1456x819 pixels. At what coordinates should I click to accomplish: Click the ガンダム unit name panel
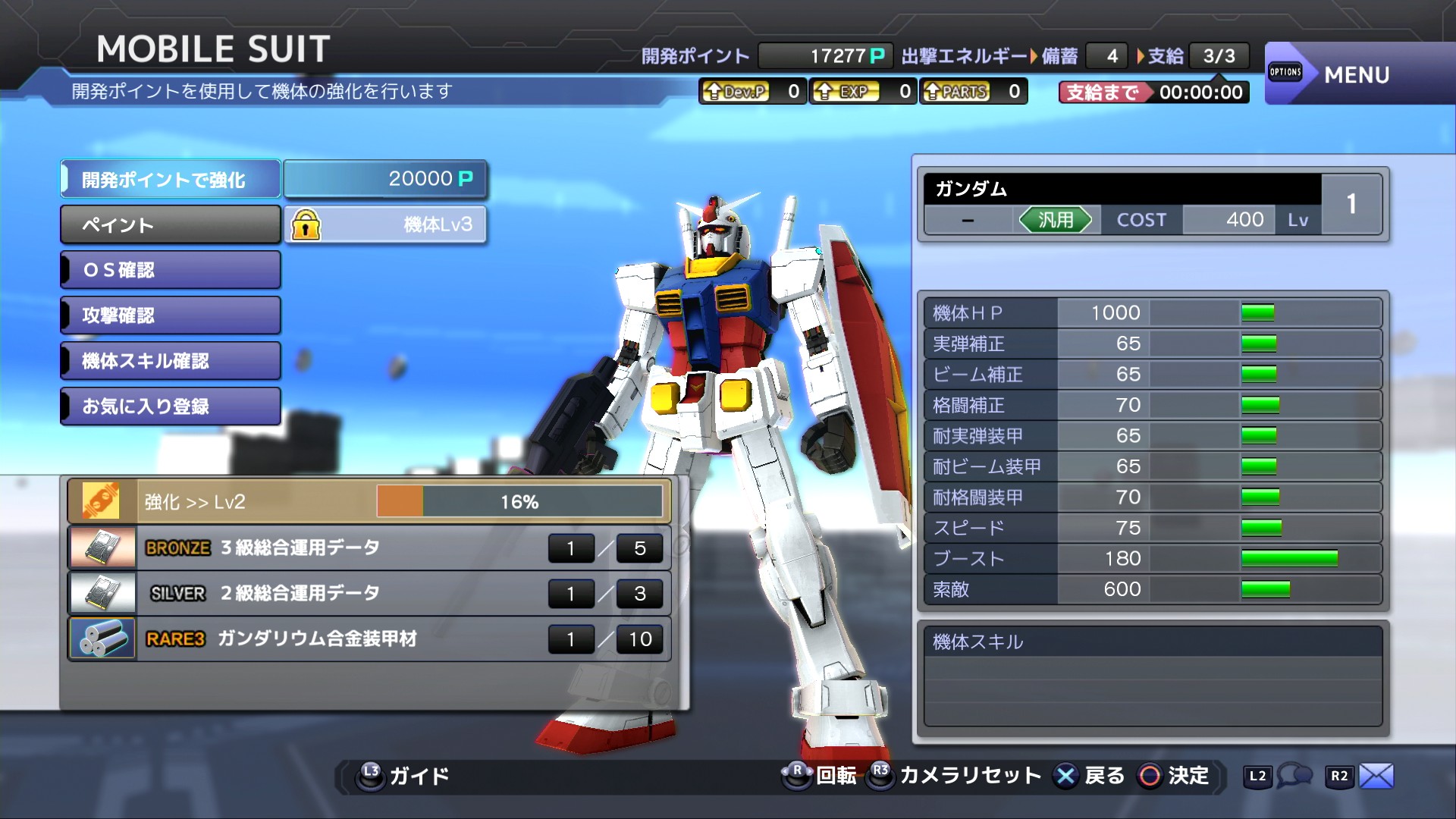tap(1121, 189)
